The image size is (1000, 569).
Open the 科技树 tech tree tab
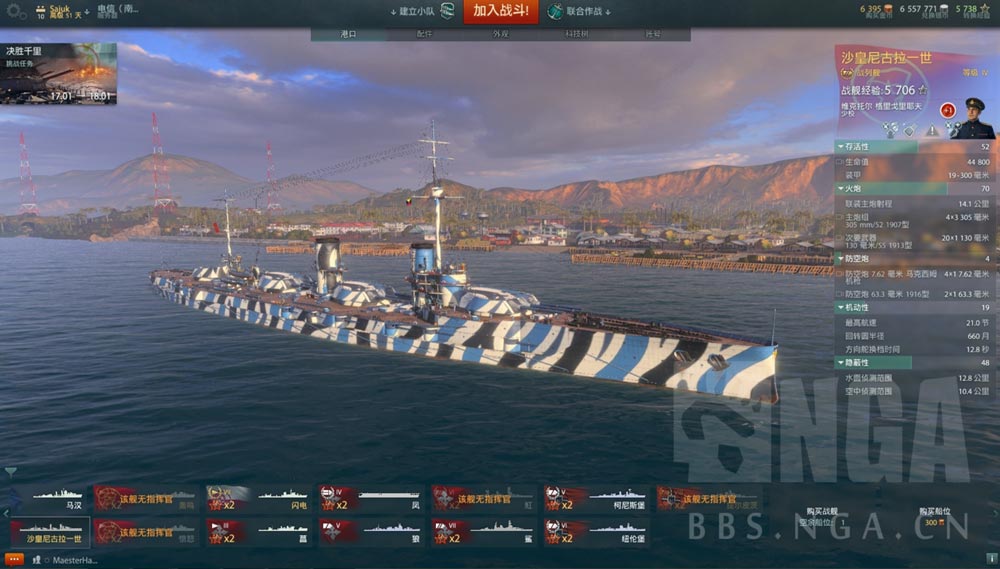[576, 34]
